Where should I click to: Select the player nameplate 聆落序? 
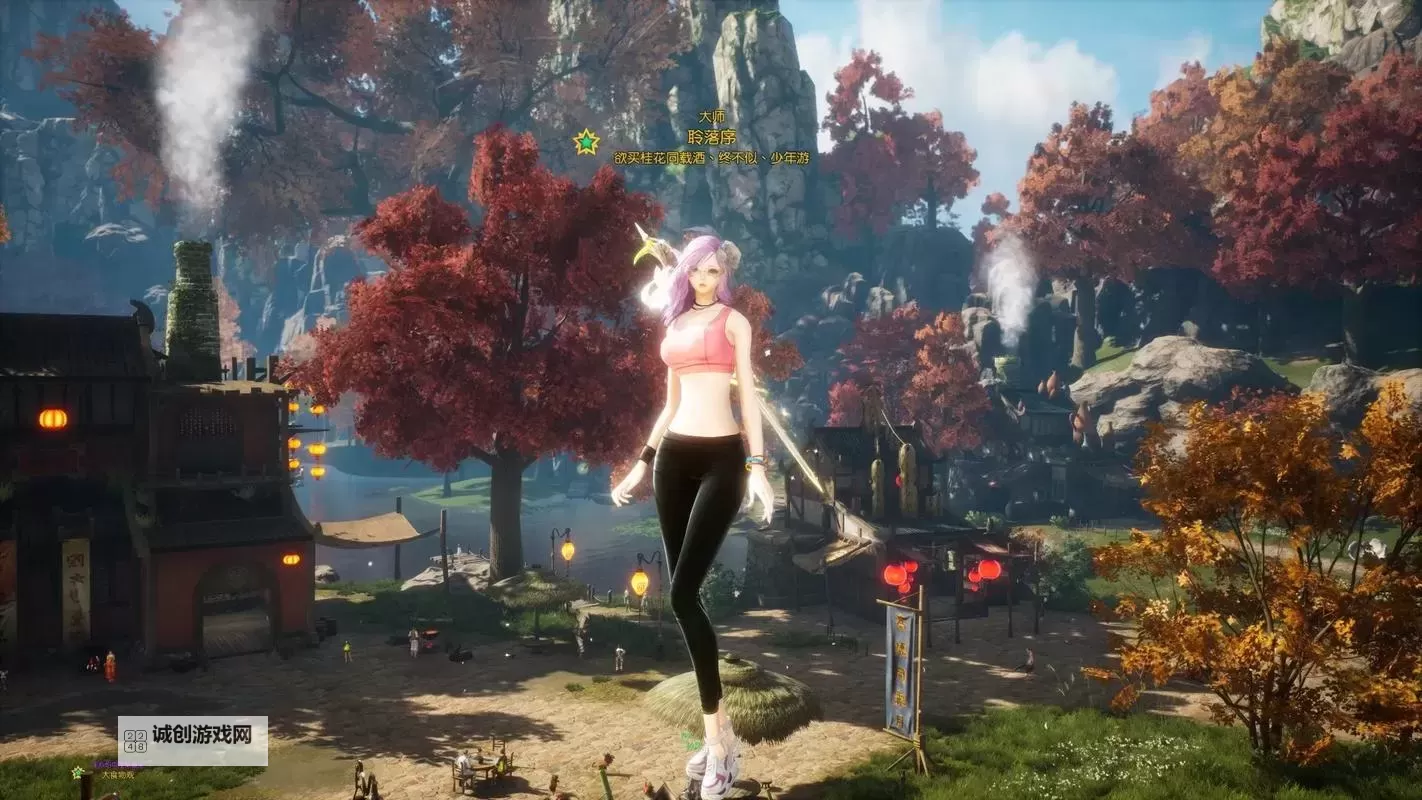coord(711,137)
